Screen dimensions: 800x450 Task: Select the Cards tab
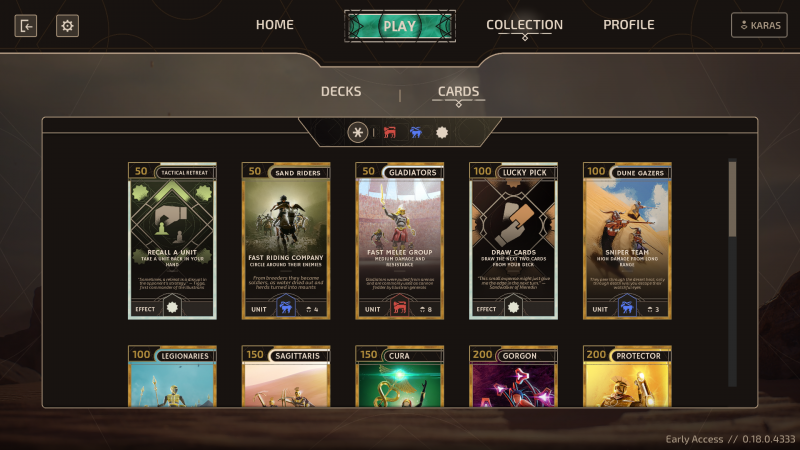point(458,92)
